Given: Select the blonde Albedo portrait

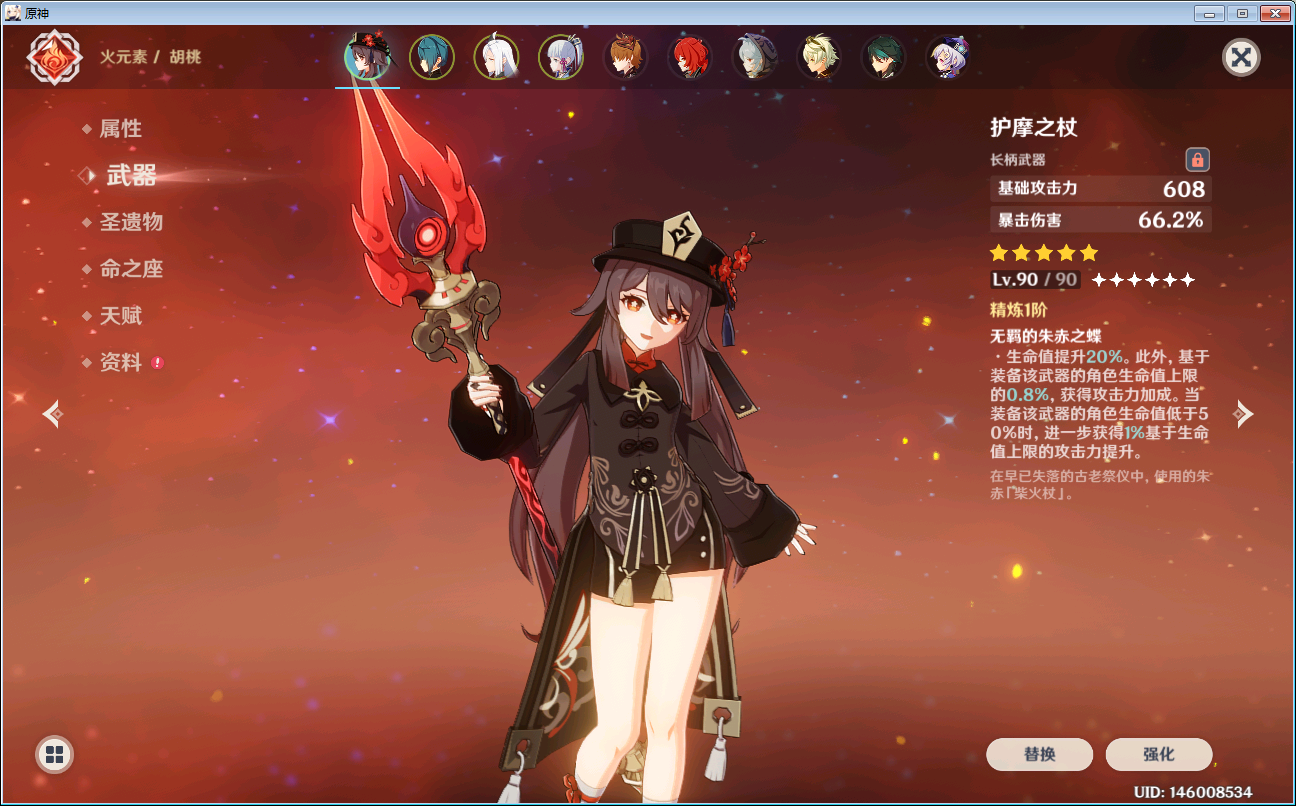Looking at the screenshot, I should tap(819, 57).
